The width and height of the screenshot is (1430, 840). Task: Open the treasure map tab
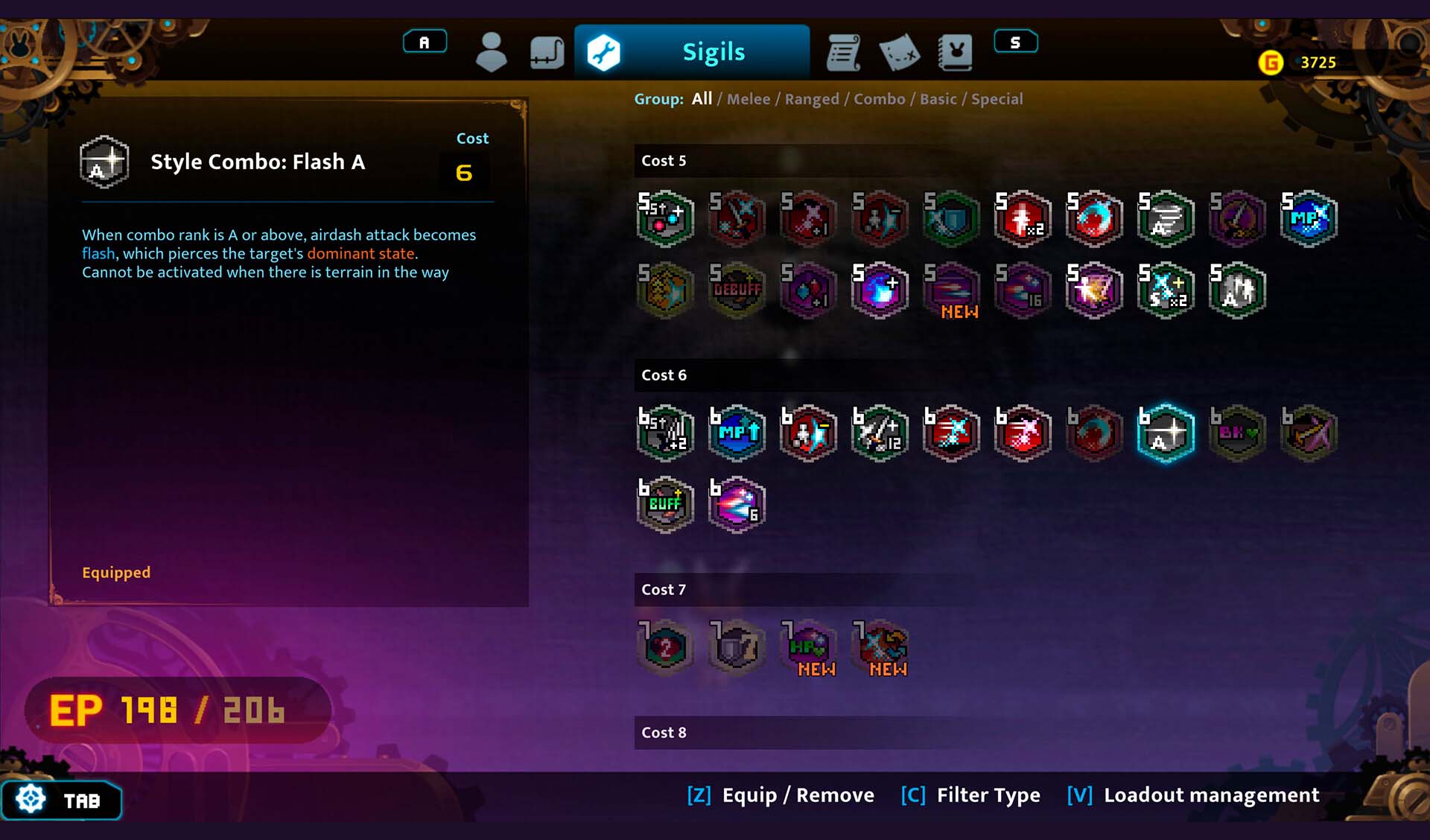coord(899,52)
